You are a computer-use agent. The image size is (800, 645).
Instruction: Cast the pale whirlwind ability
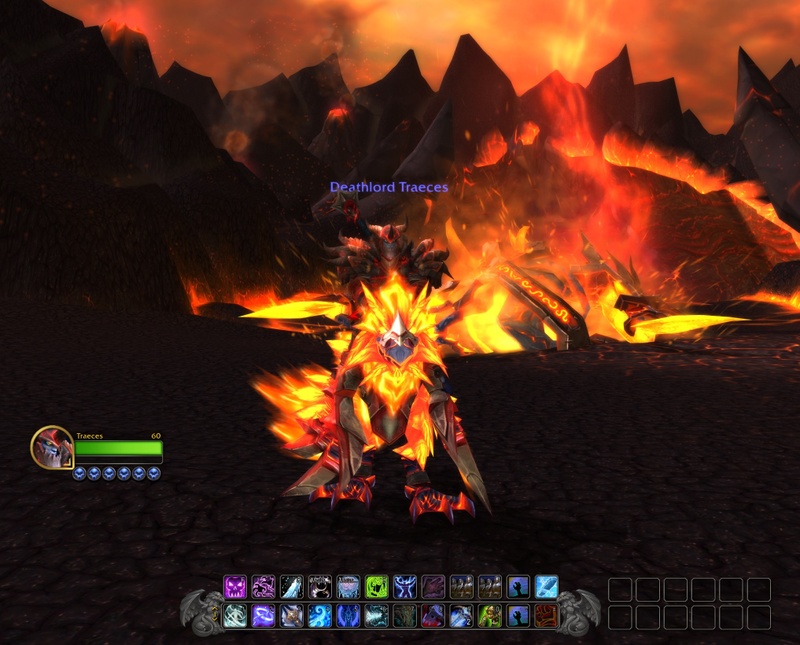pos(235,616)
